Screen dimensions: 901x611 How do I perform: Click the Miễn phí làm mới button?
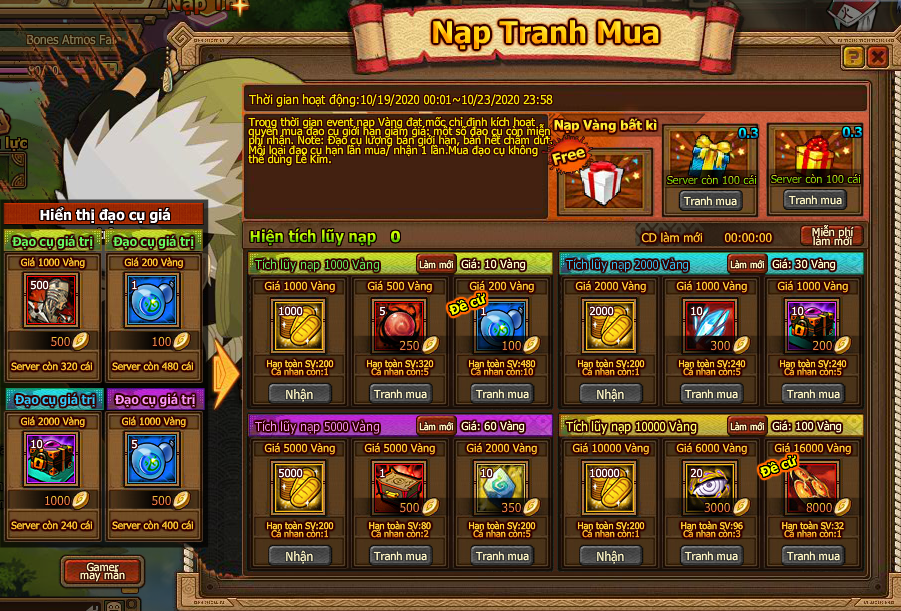coord(831,237)
